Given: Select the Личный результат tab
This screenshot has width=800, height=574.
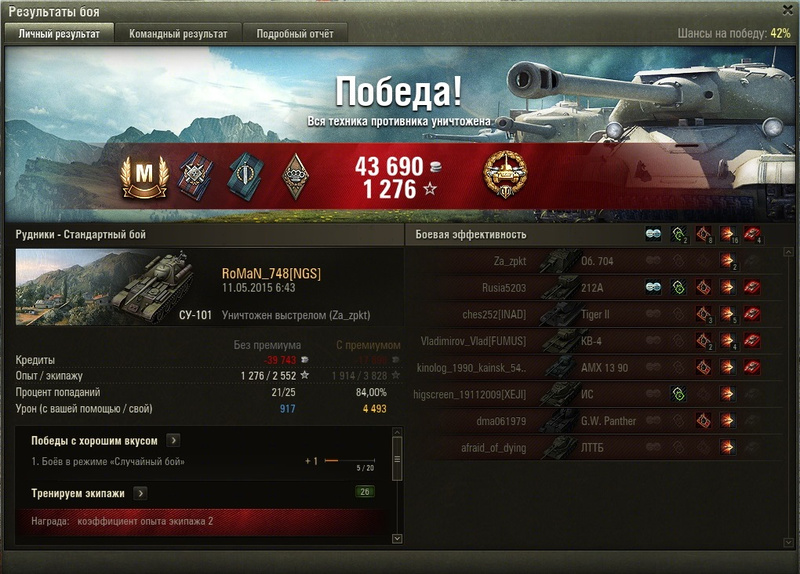Looking at the screenshot, I should [x=59, y=34].
